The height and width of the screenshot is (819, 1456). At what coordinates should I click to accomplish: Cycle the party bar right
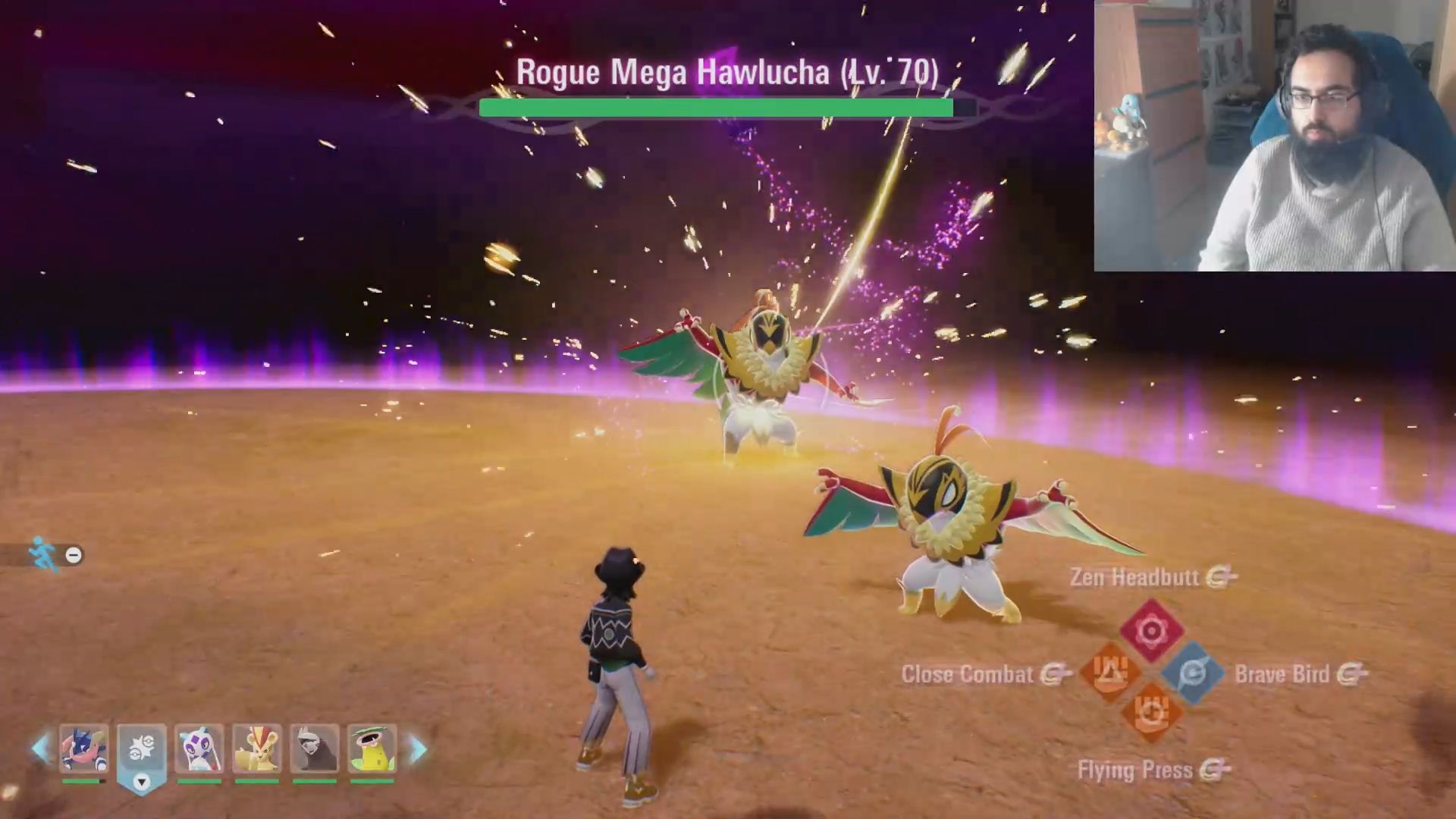(x=418, y=749)
